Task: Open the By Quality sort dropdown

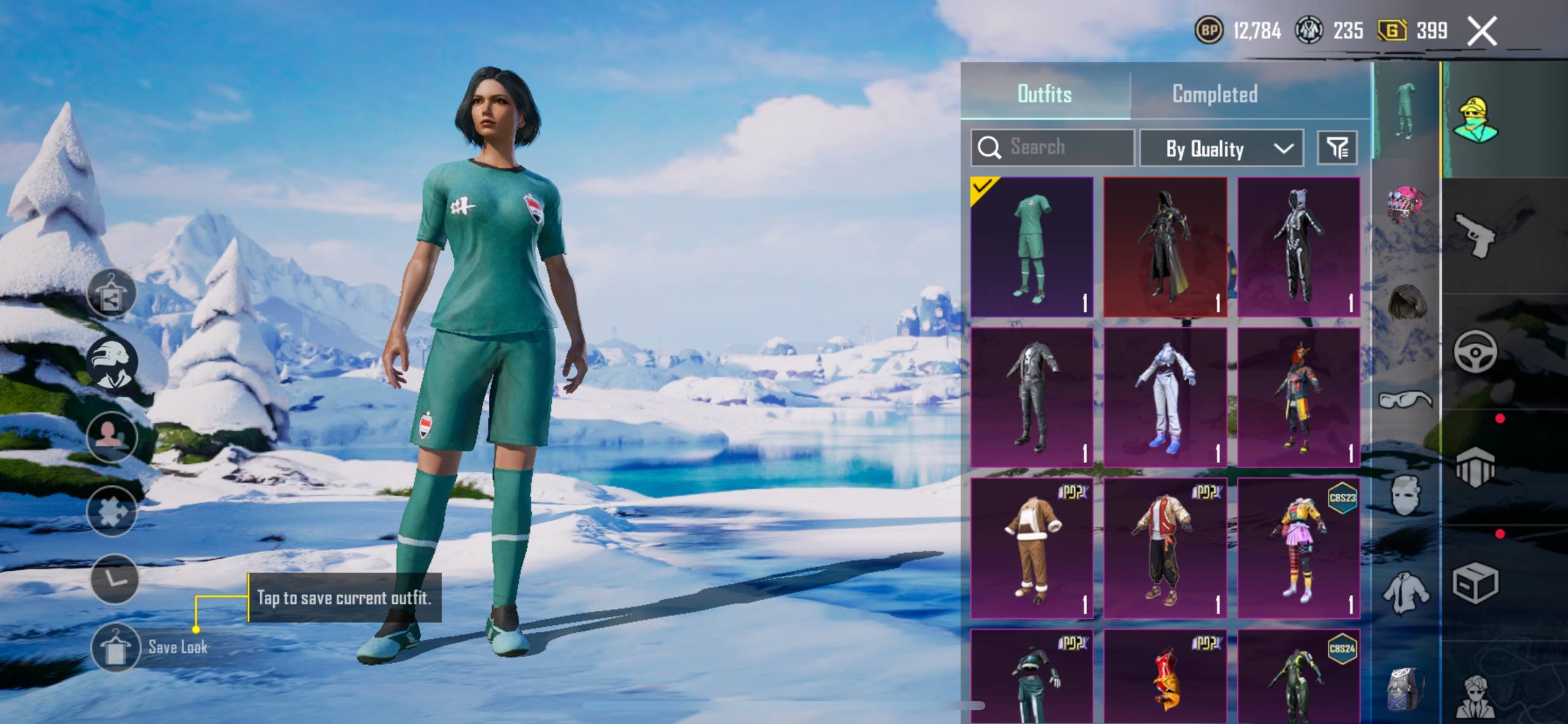Action: tap(1221, 148)
